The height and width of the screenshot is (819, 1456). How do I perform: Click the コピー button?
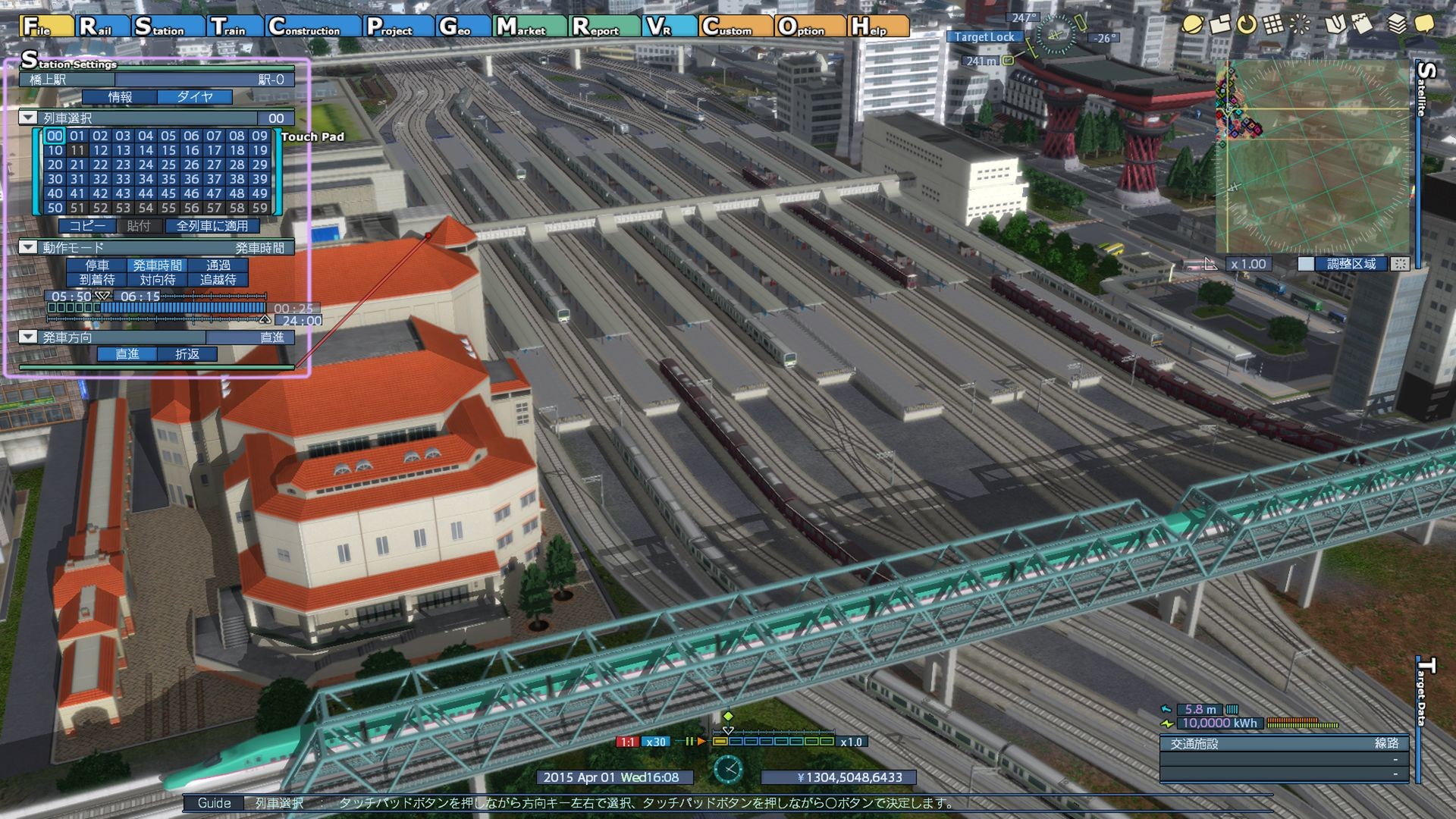(x=88, y=226)
